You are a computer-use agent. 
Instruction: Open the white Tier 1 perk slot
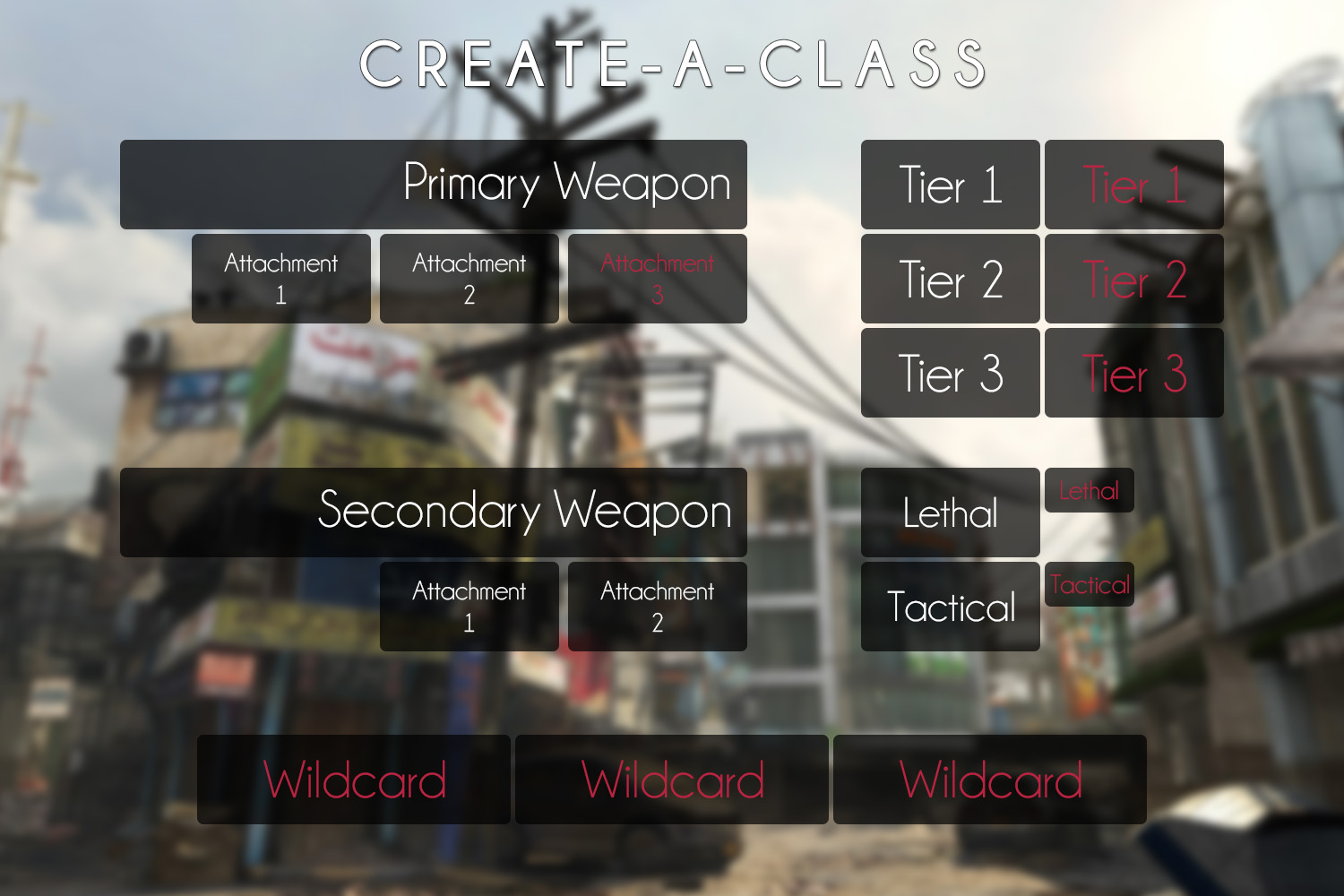951,185
